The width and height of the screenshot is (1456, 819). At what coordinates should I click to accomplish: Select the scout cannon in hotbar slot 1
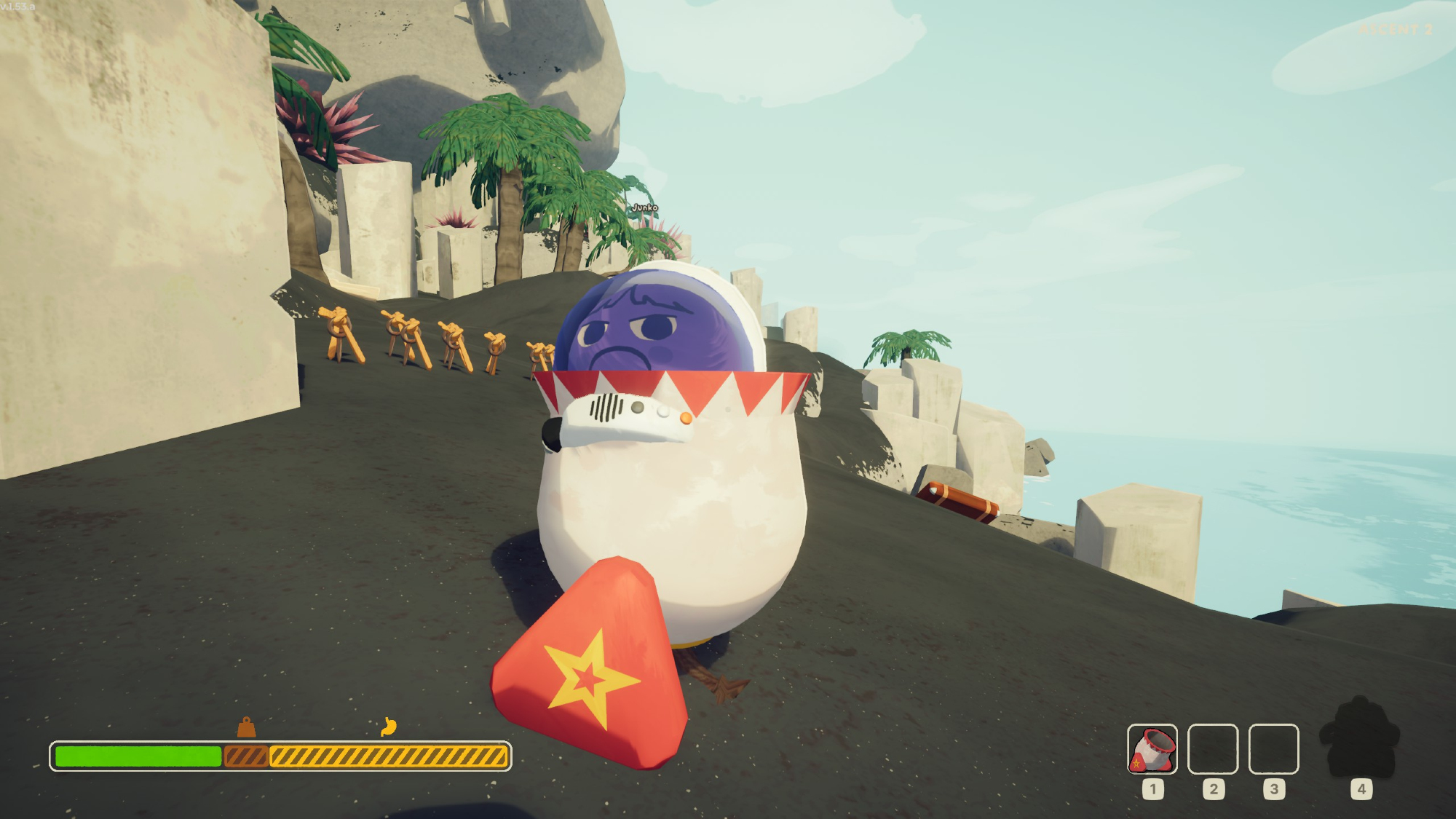point(1152,749)
